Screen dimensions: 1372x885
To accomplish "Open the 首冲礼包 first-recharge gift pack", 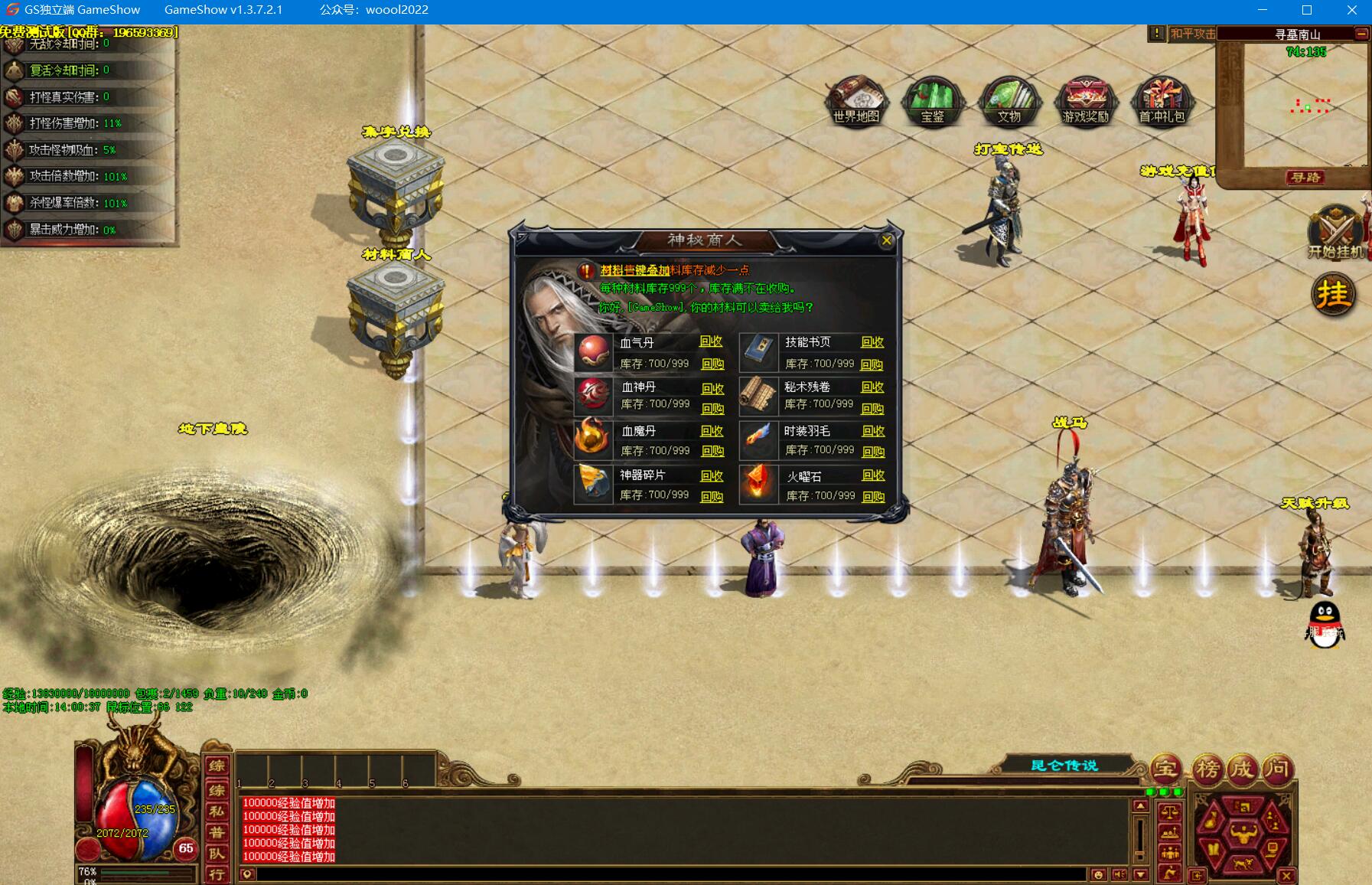I will click(1162, 101).
